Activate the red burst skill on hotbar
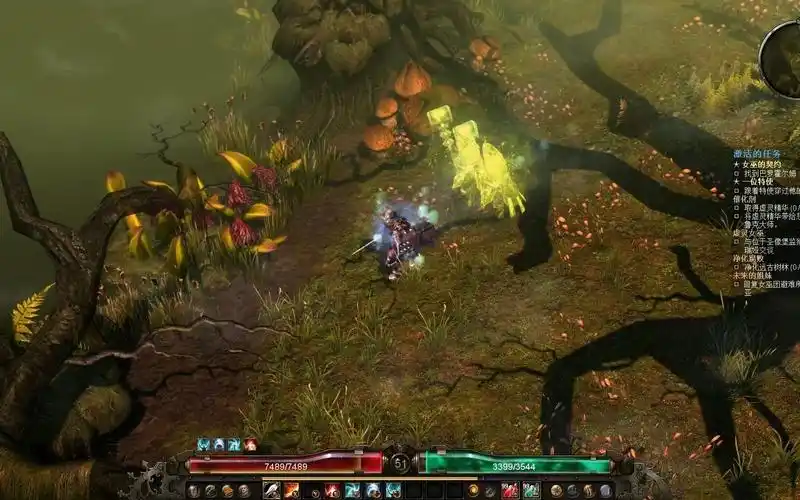The width and height of the screenshot is (800, 500). 332,490
